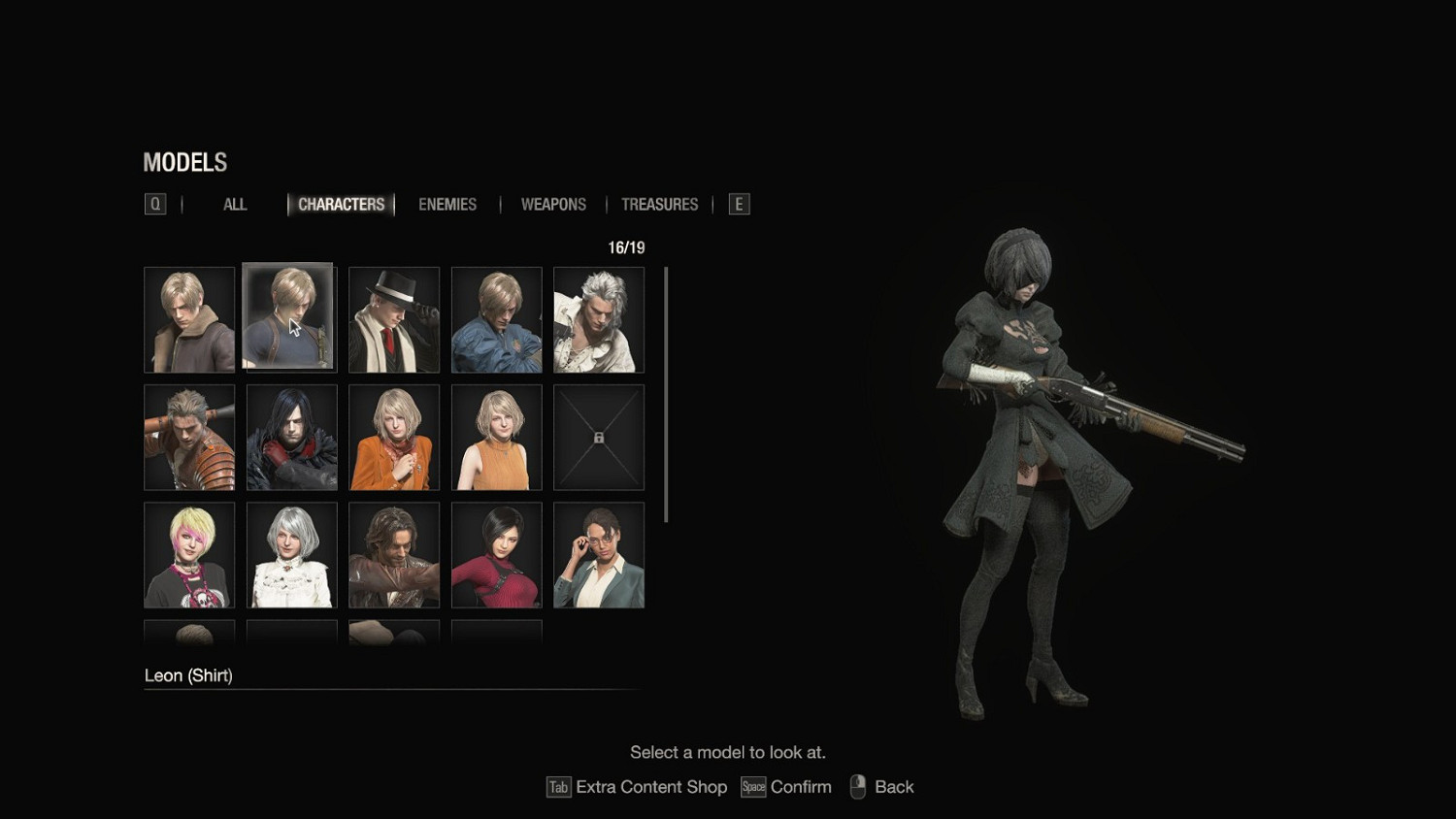Image resolution: width=1456 pixels, height=819 pixels.
Task: Stay on the CHARACTERS tab
Action: [342, 204]
